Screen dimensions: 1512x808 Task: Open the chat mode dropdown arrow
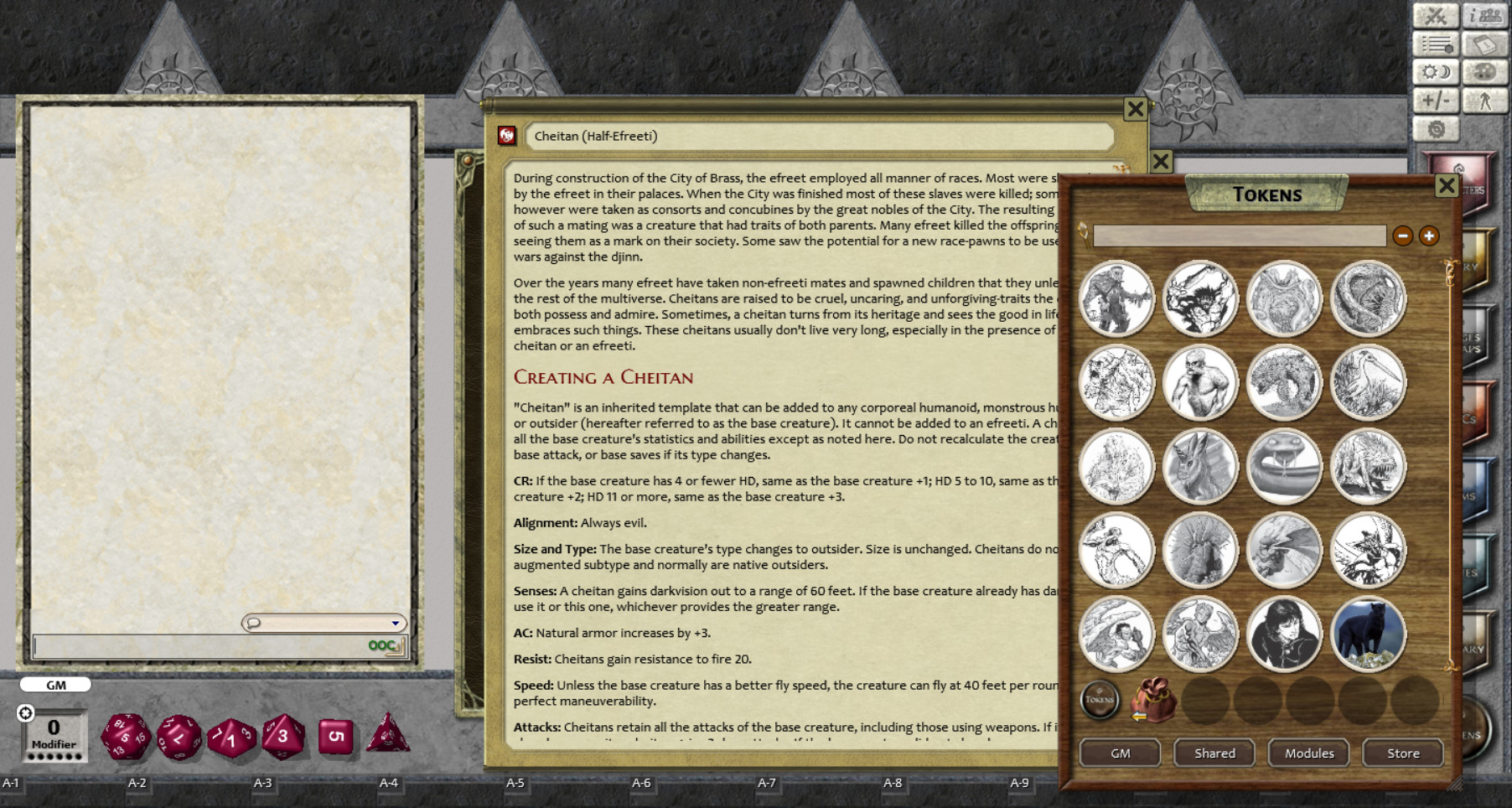tap(394, 623)
